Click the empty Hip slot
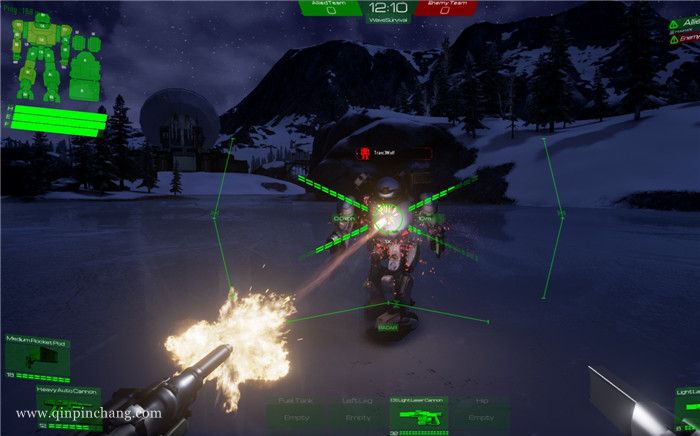The width and height of the screenshot is (700, 436). (481, 414)
